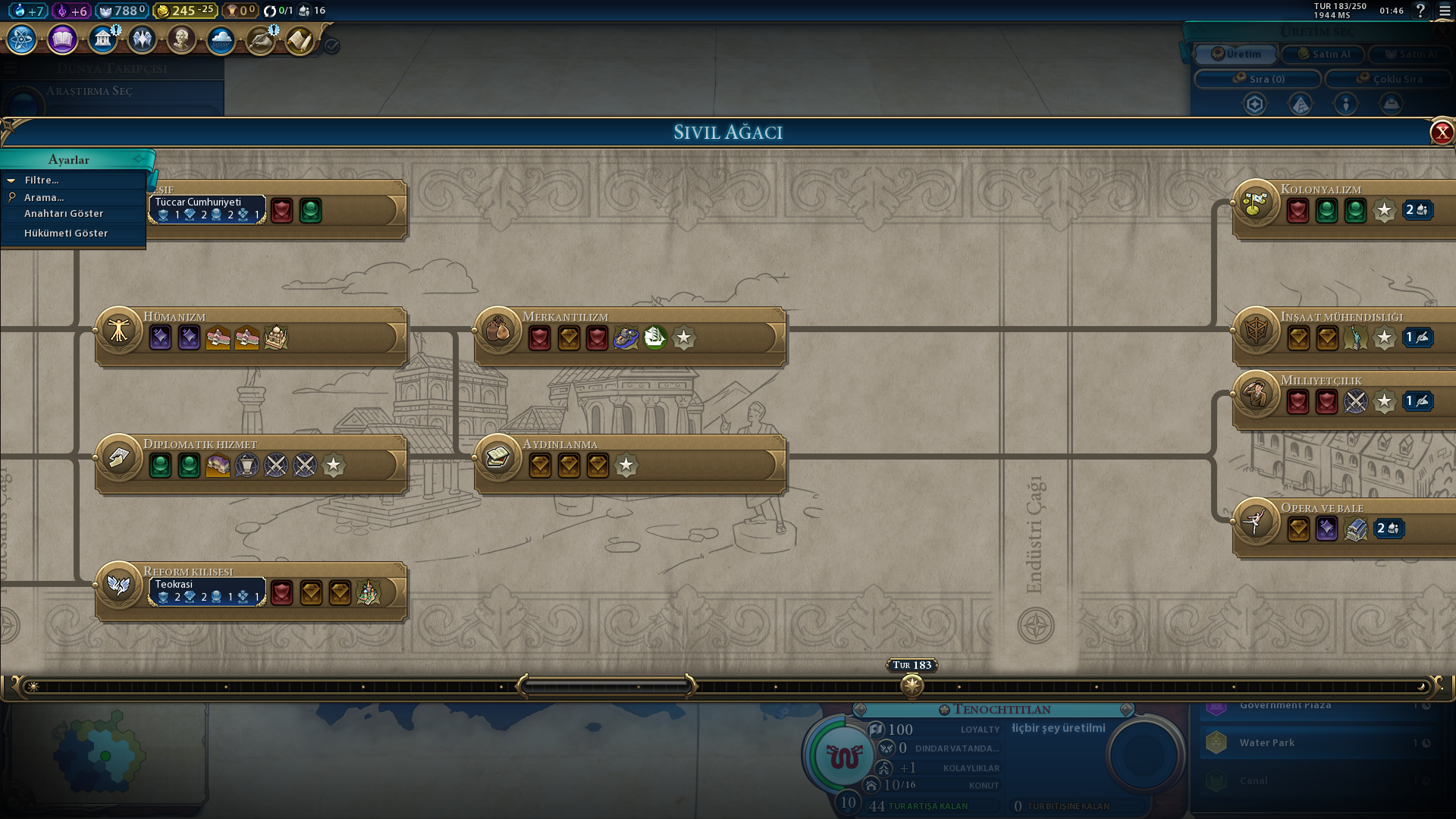This screenshot has height=819, width=1456.
Task: Select the İnşaat Mühendisliği civic
Action: tap(1256, 331)
